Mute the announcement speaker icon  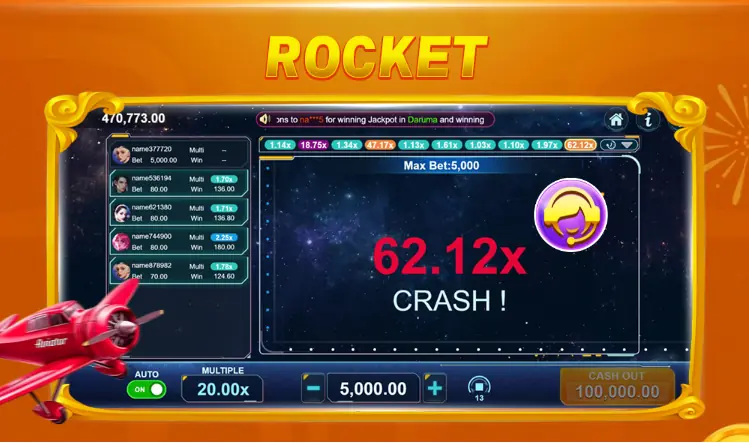tap(265, 119)
